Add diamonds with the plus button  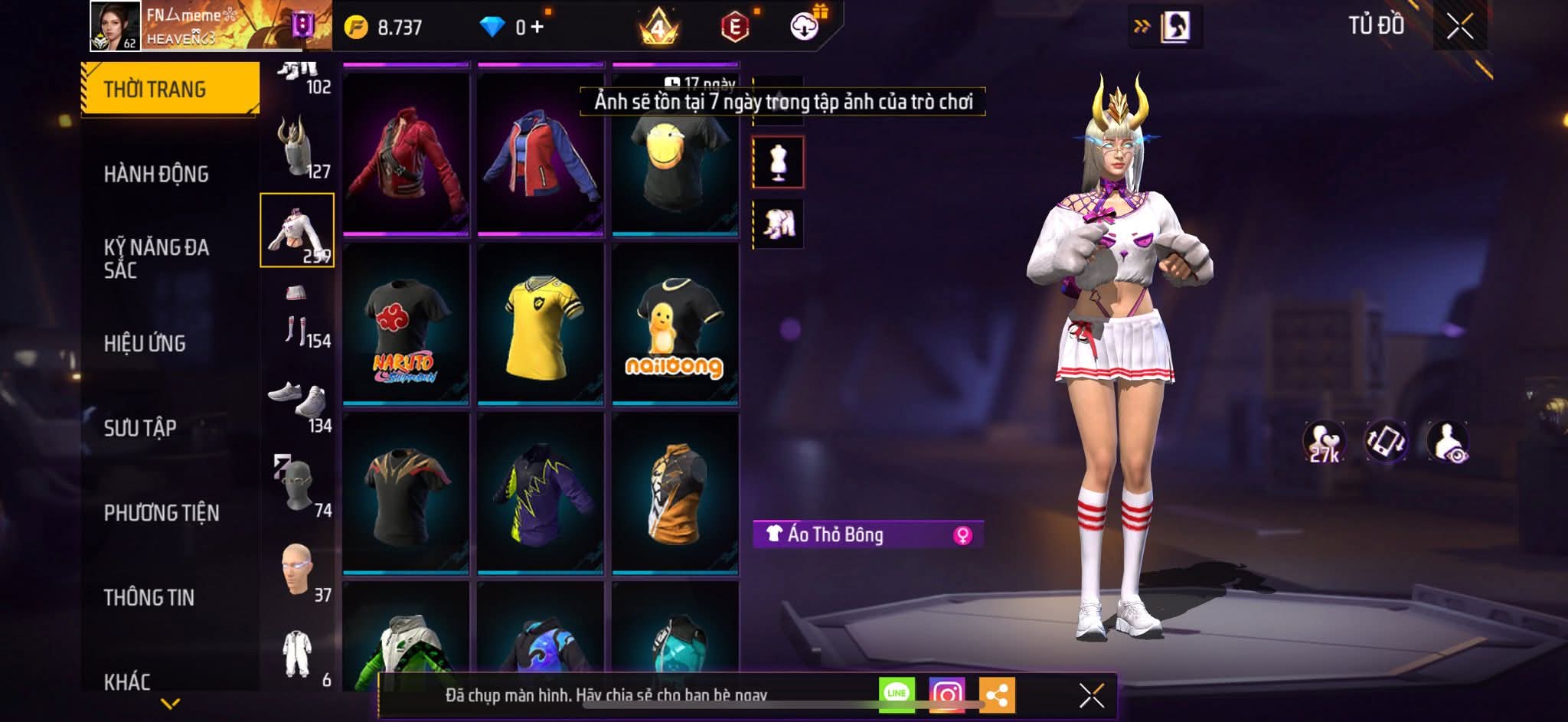537,28
